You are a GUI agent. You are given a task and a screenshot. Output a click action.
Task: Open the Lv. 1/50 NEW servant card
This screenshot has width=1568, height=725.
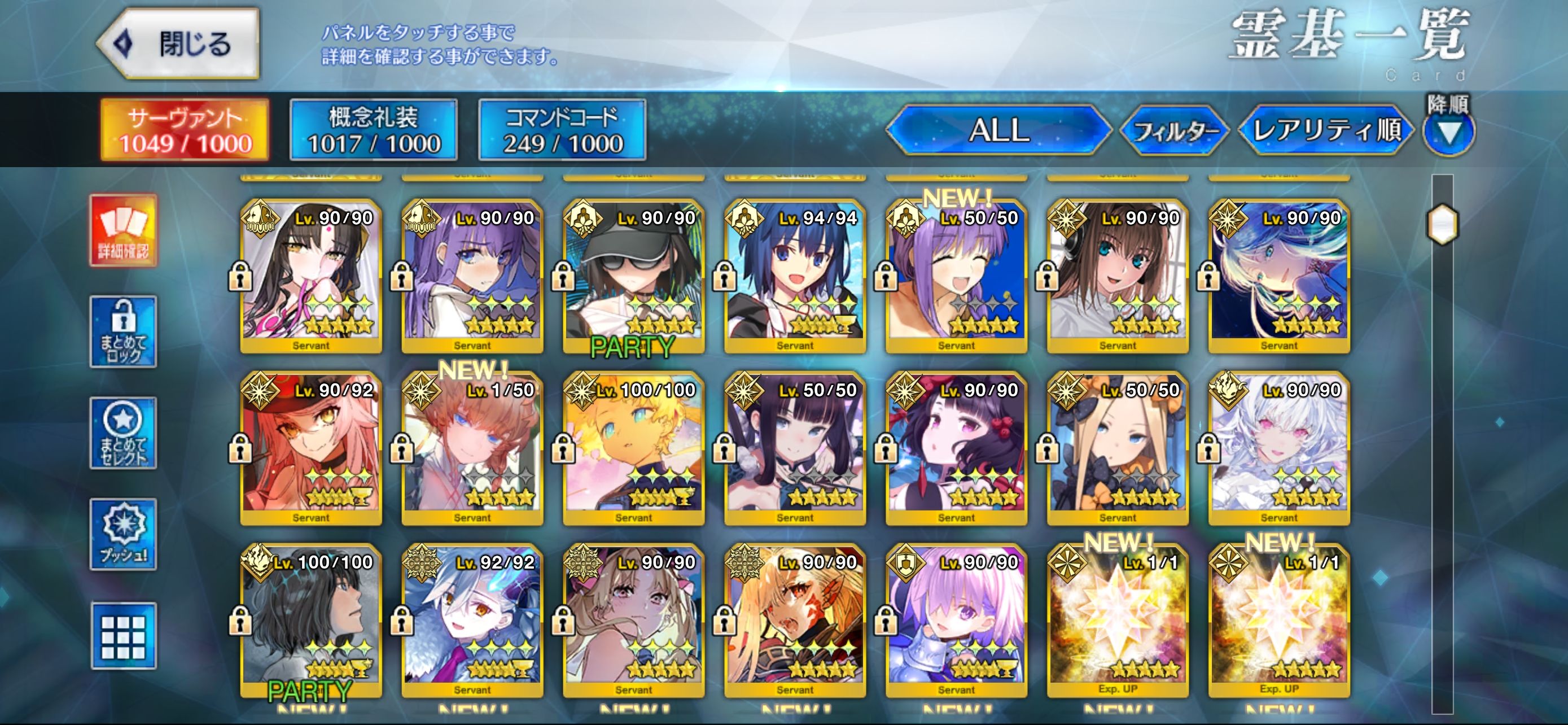tap(472, 447)
